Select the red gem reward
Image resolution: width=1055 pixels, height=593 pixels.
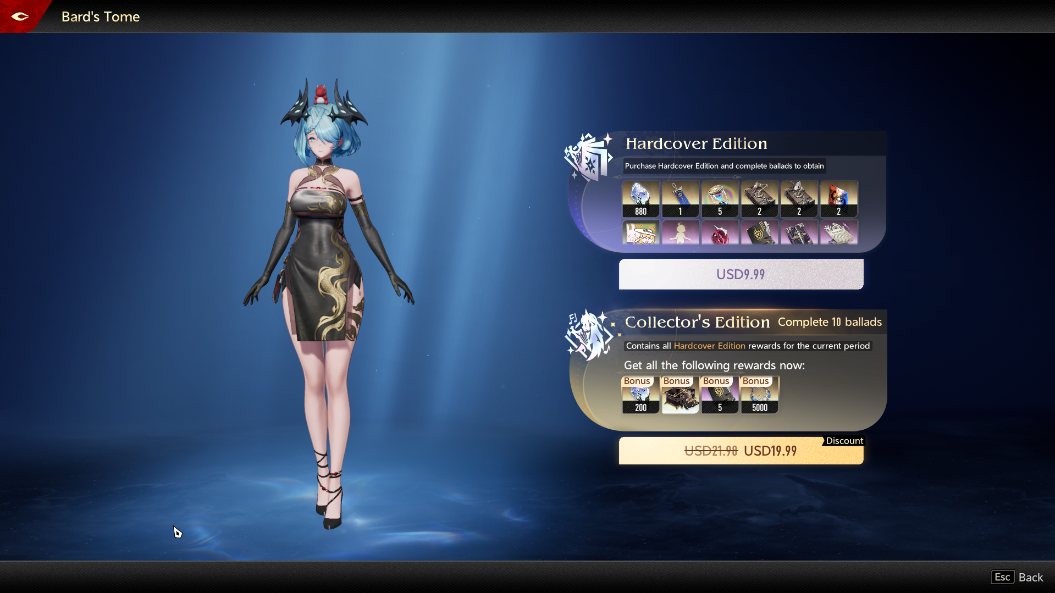click(x=719, y=233)
